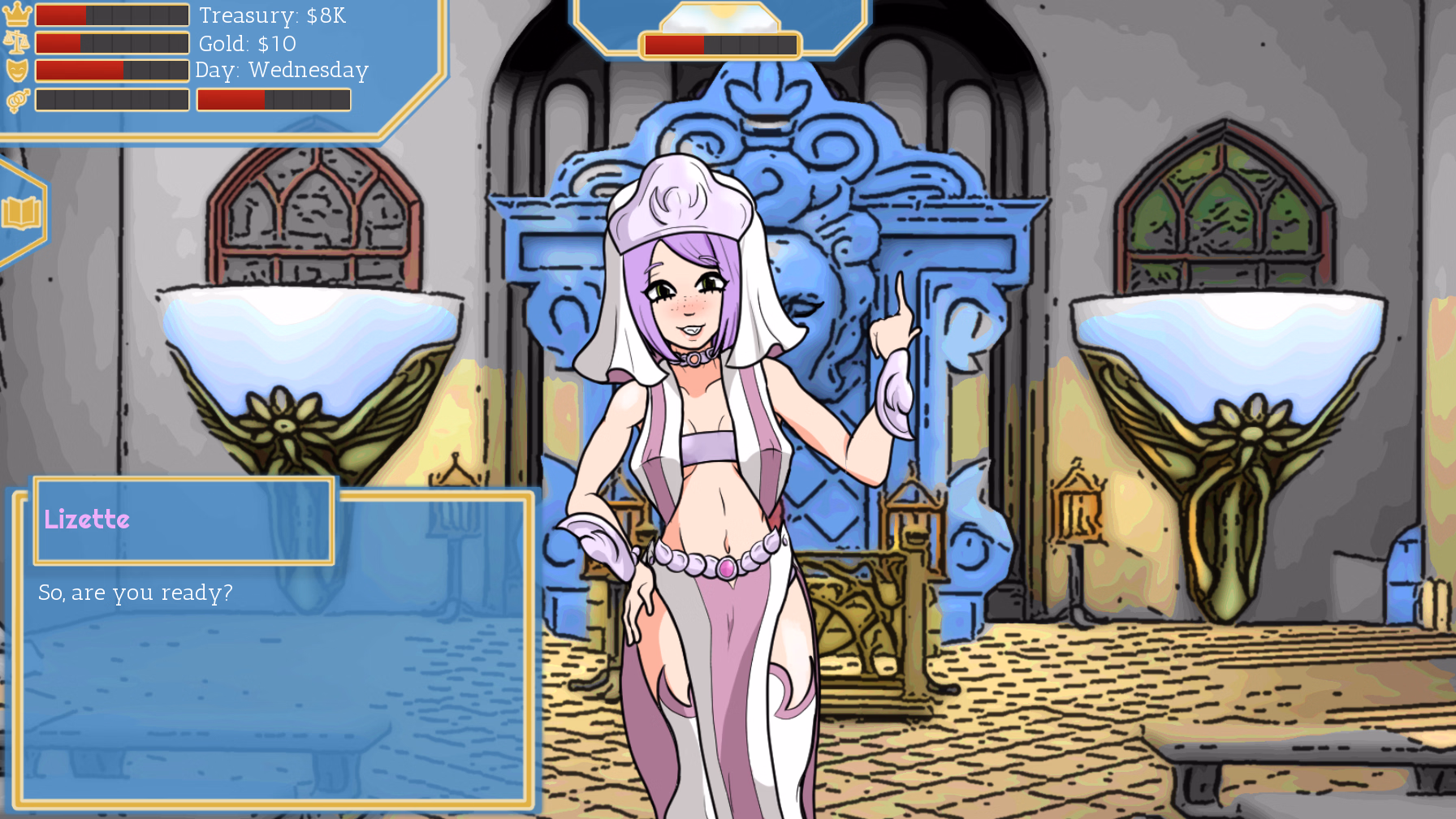Click the smiling theater mask icon
1456x819 pixels.
[18, 70]
